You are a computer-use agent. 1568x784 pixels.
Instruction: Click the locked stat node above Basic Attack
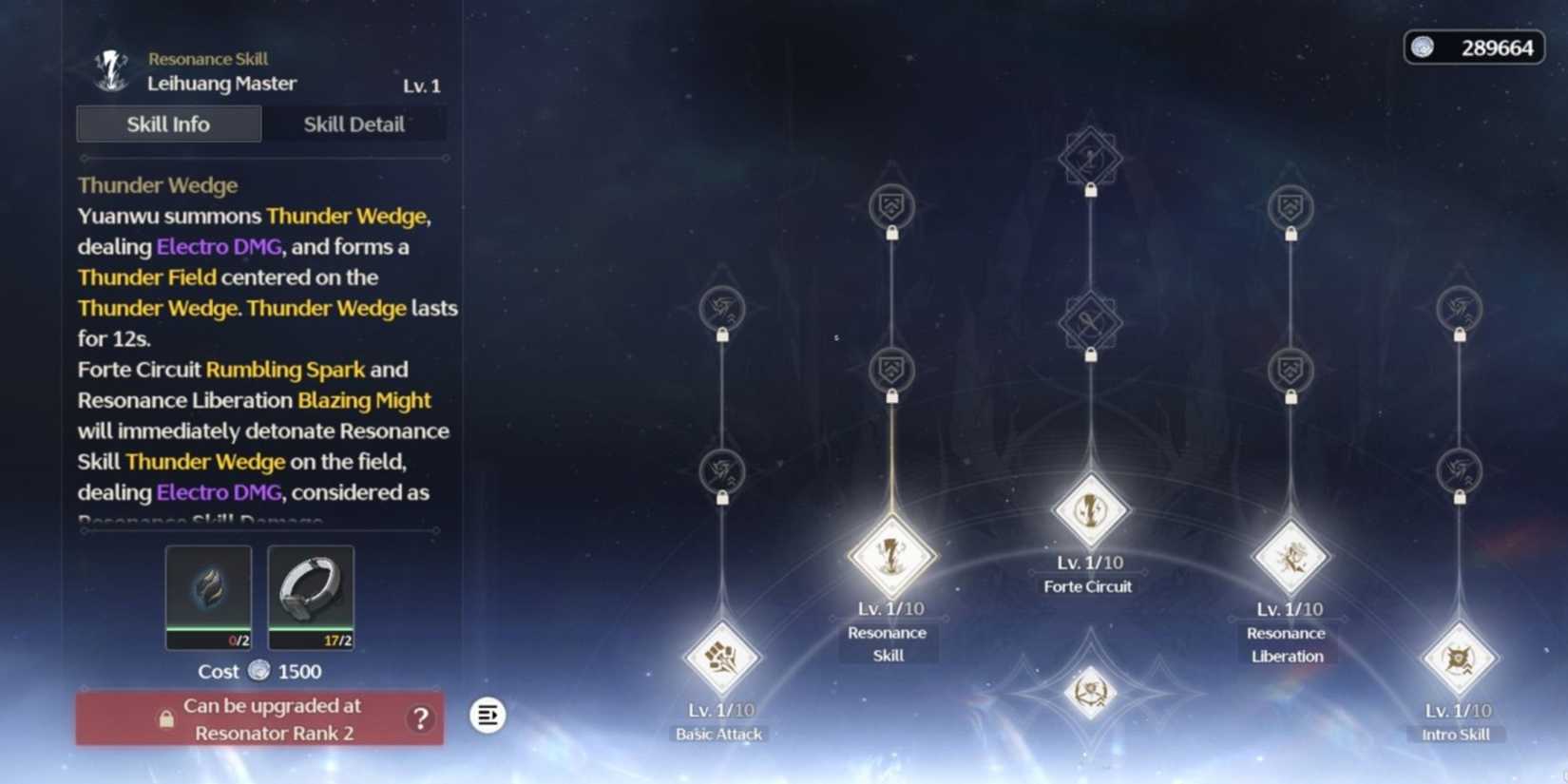722,469
